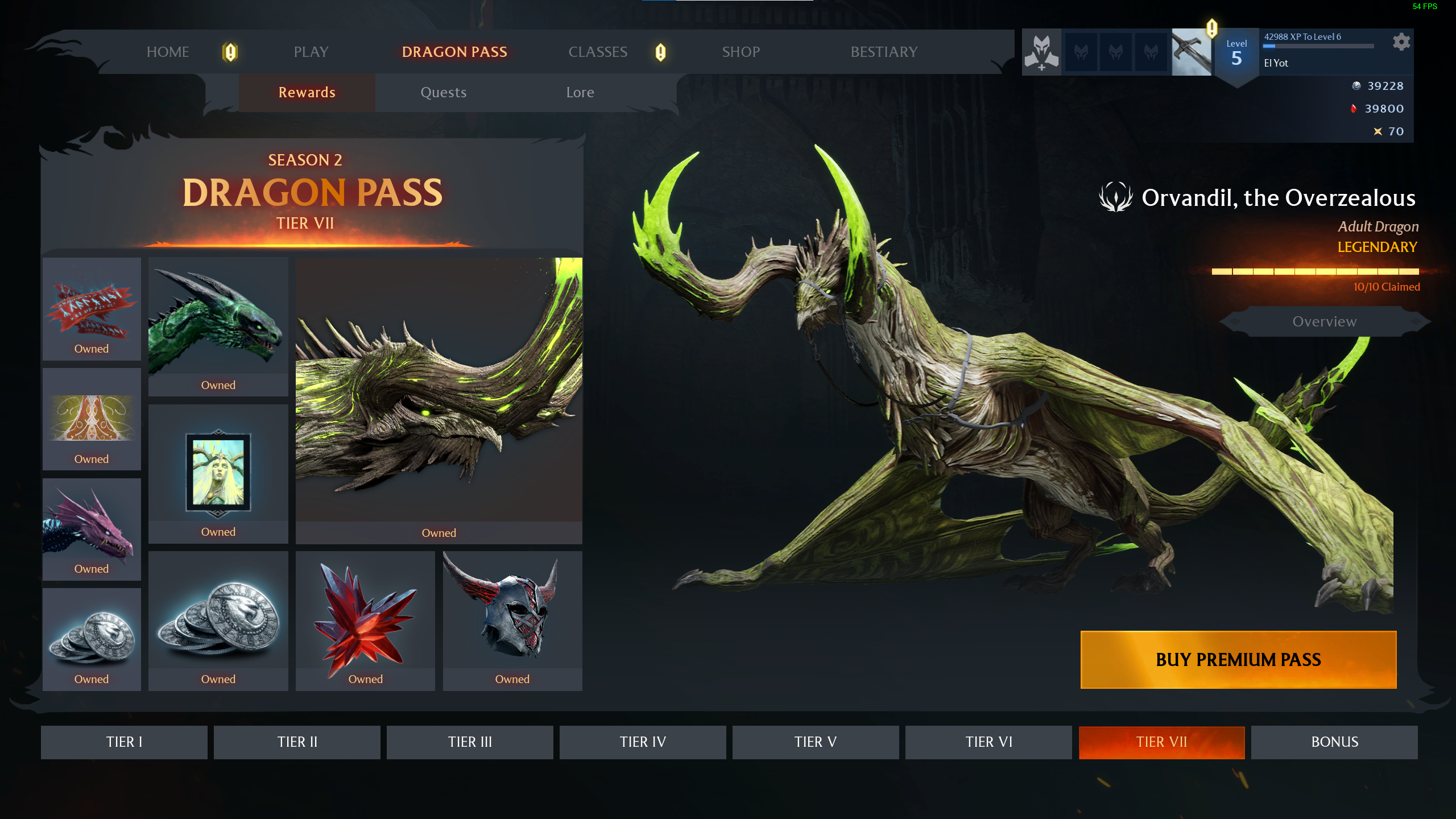Switch to the Quests tab
This screenshot has height=819, width=1456.
tap(444, 92)
